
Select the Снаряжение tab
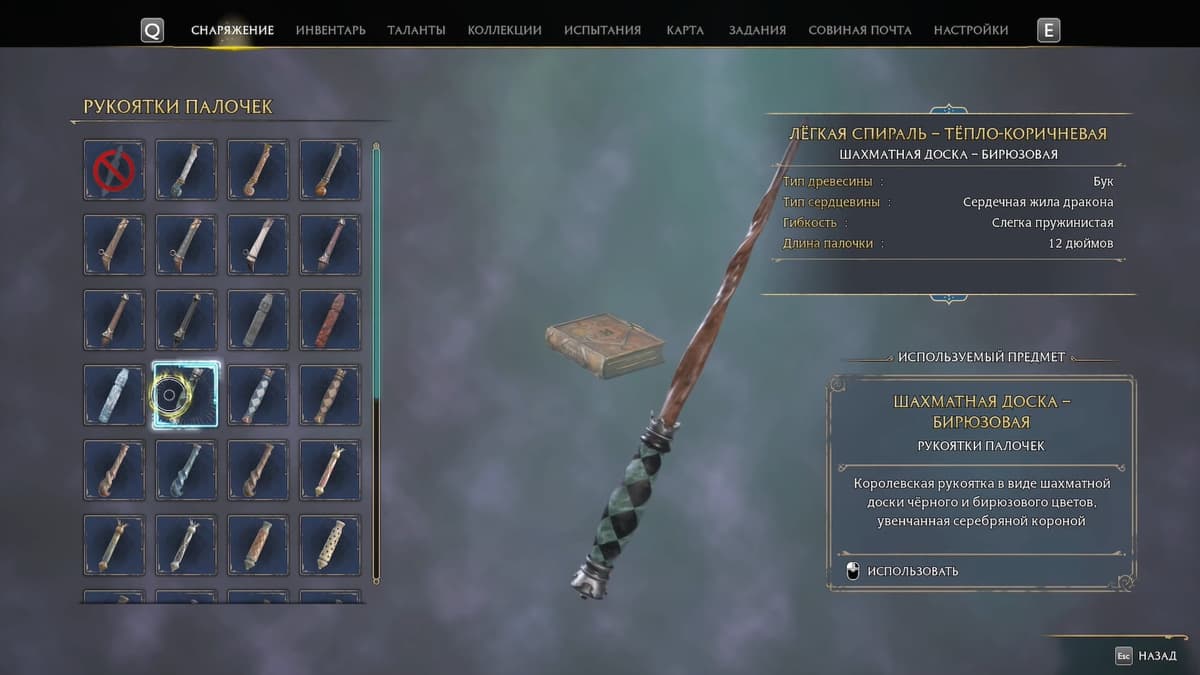232,30
